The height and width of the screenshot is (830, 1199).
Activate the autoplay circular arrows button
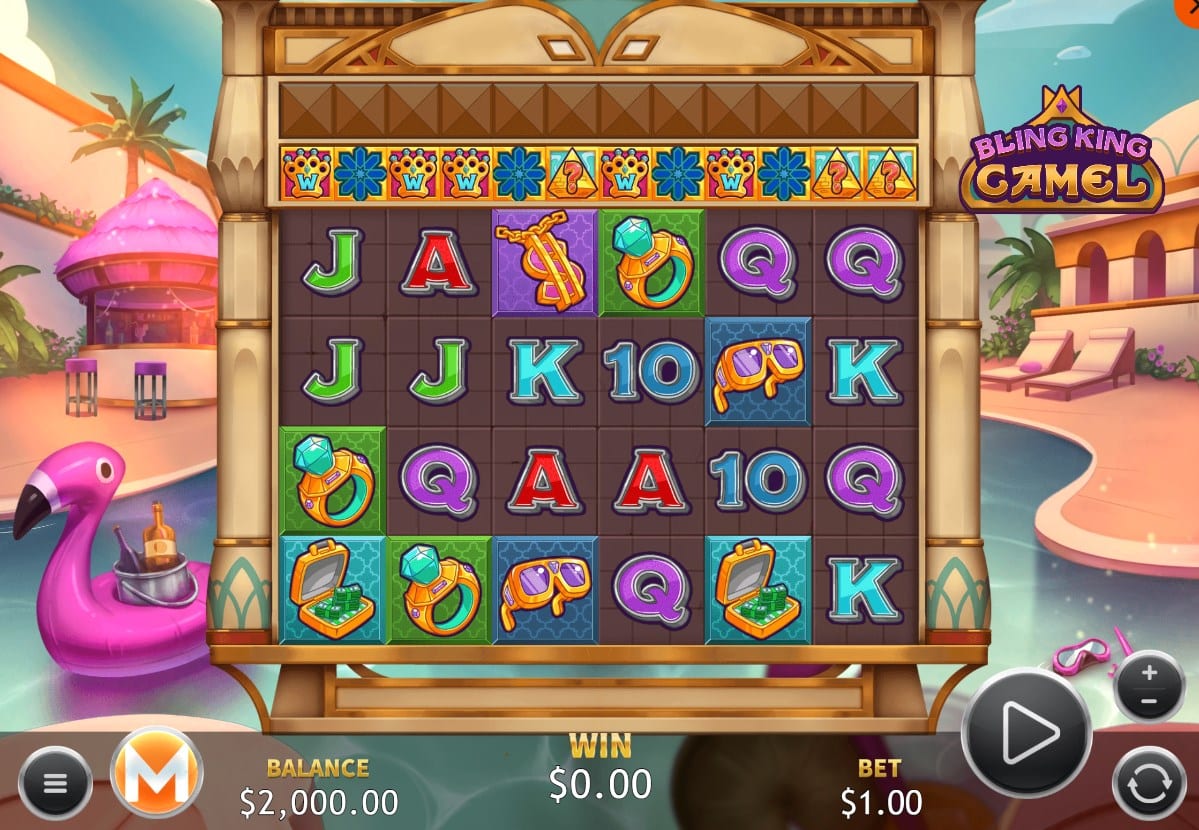point(1148,784)
